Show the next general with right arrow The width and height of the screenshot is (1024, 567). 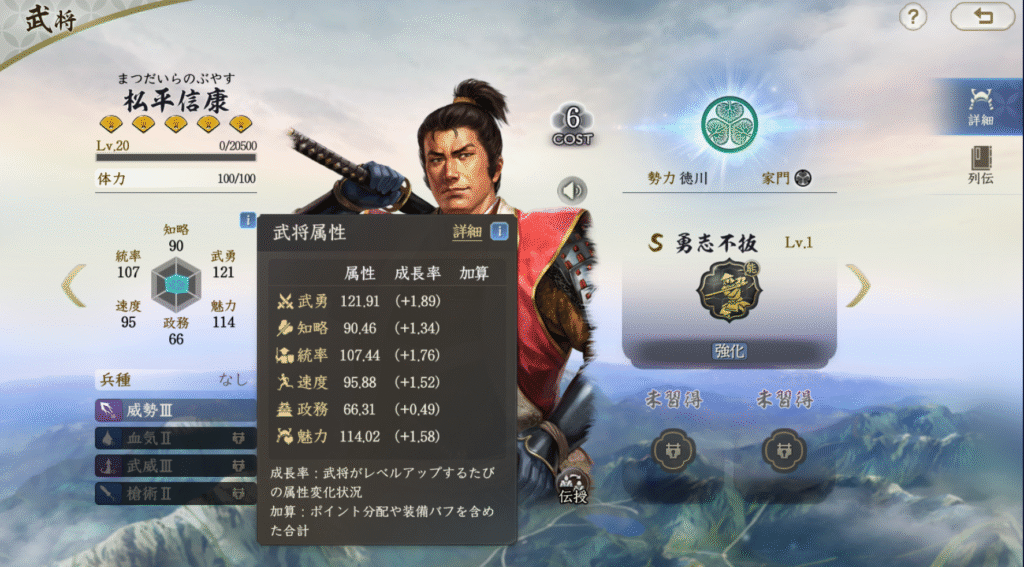tap(858, 286)
